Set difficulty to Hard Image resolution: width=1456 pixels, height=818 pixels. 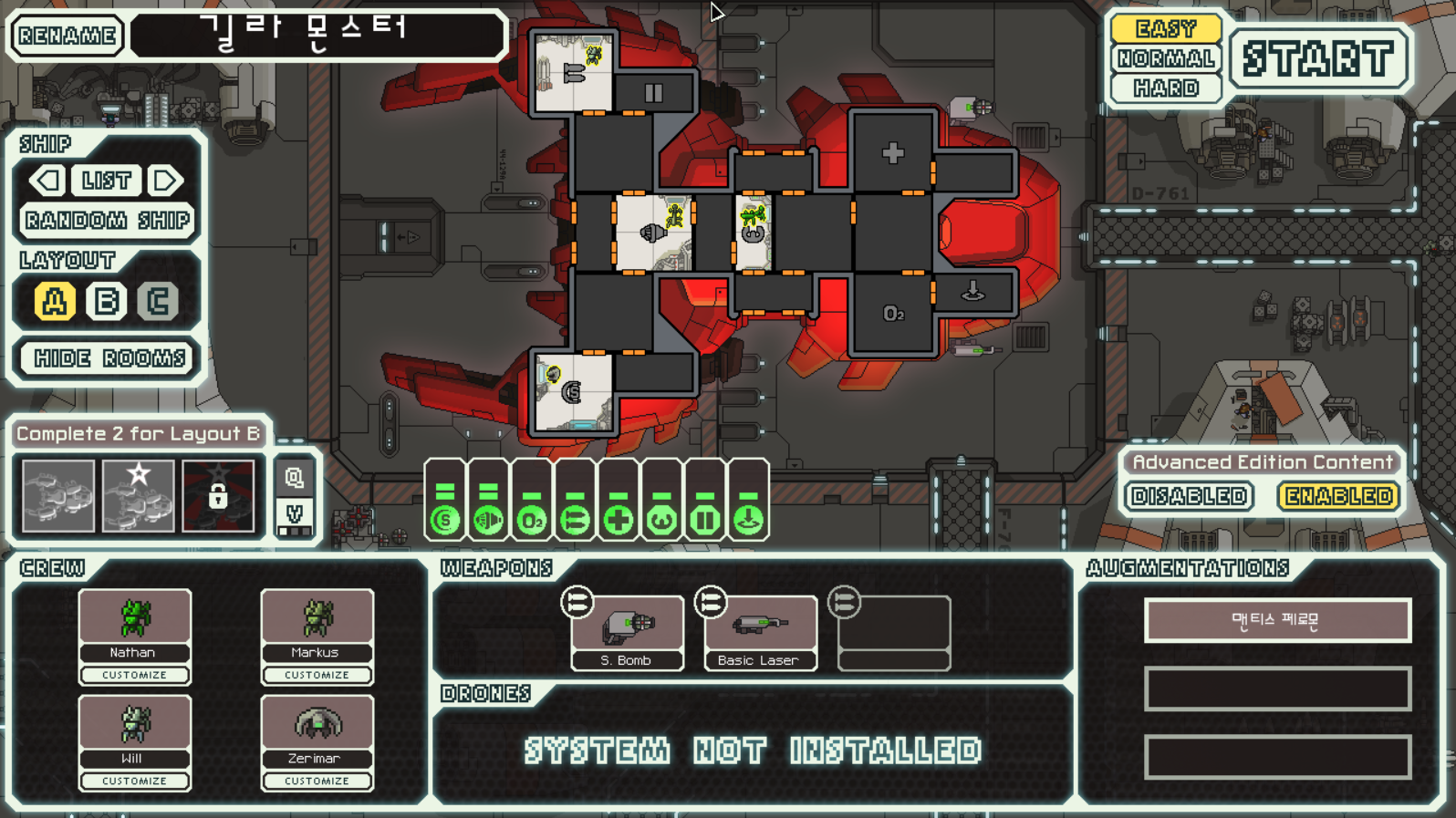[x=1166, y=88]
